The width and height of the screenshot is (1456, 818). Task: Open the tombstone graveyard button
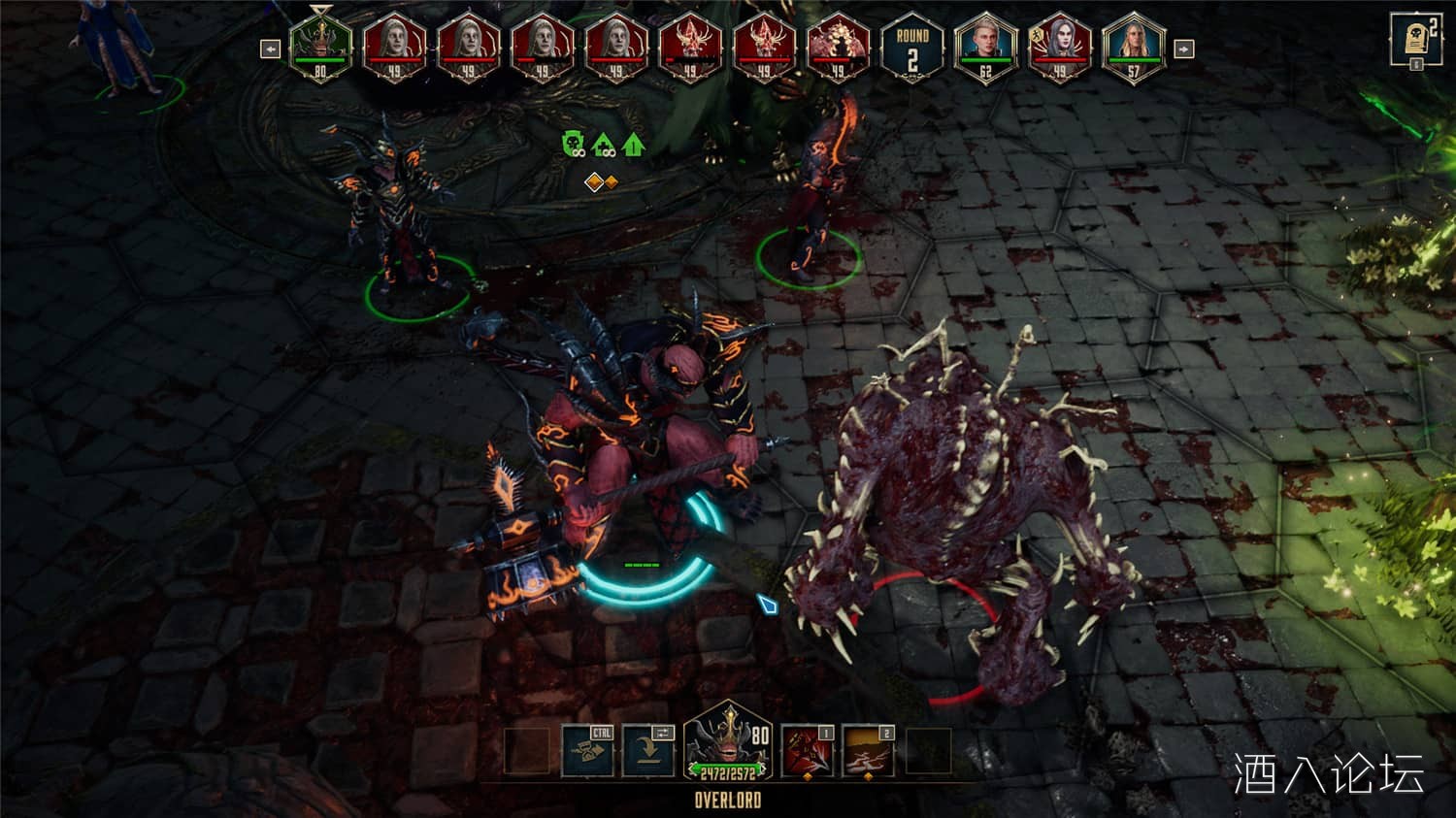(1414, 40)
